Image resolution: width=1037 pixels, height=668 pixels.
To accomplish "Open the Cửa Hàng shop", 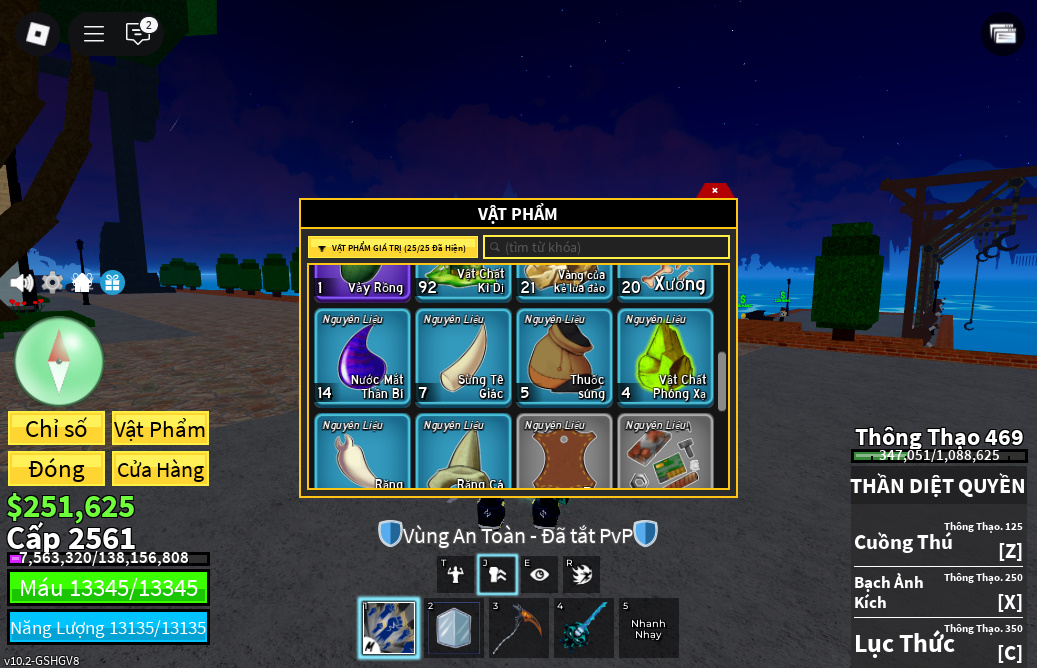I will point(160,469).
